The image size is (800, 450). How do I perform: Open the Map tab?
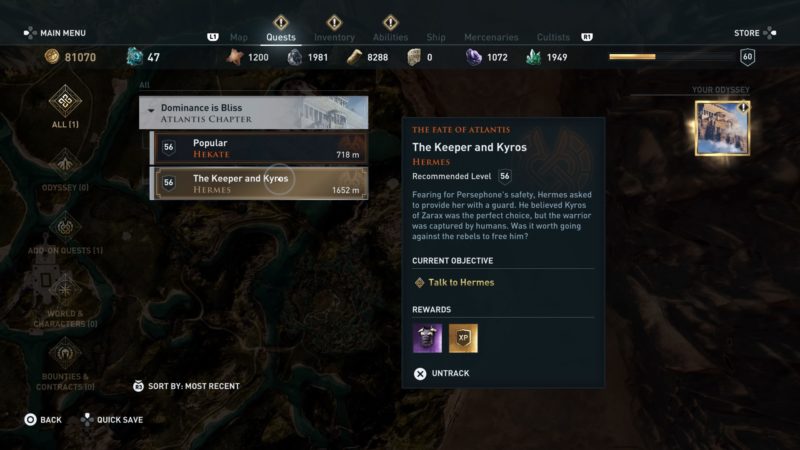tap(238, 38)
